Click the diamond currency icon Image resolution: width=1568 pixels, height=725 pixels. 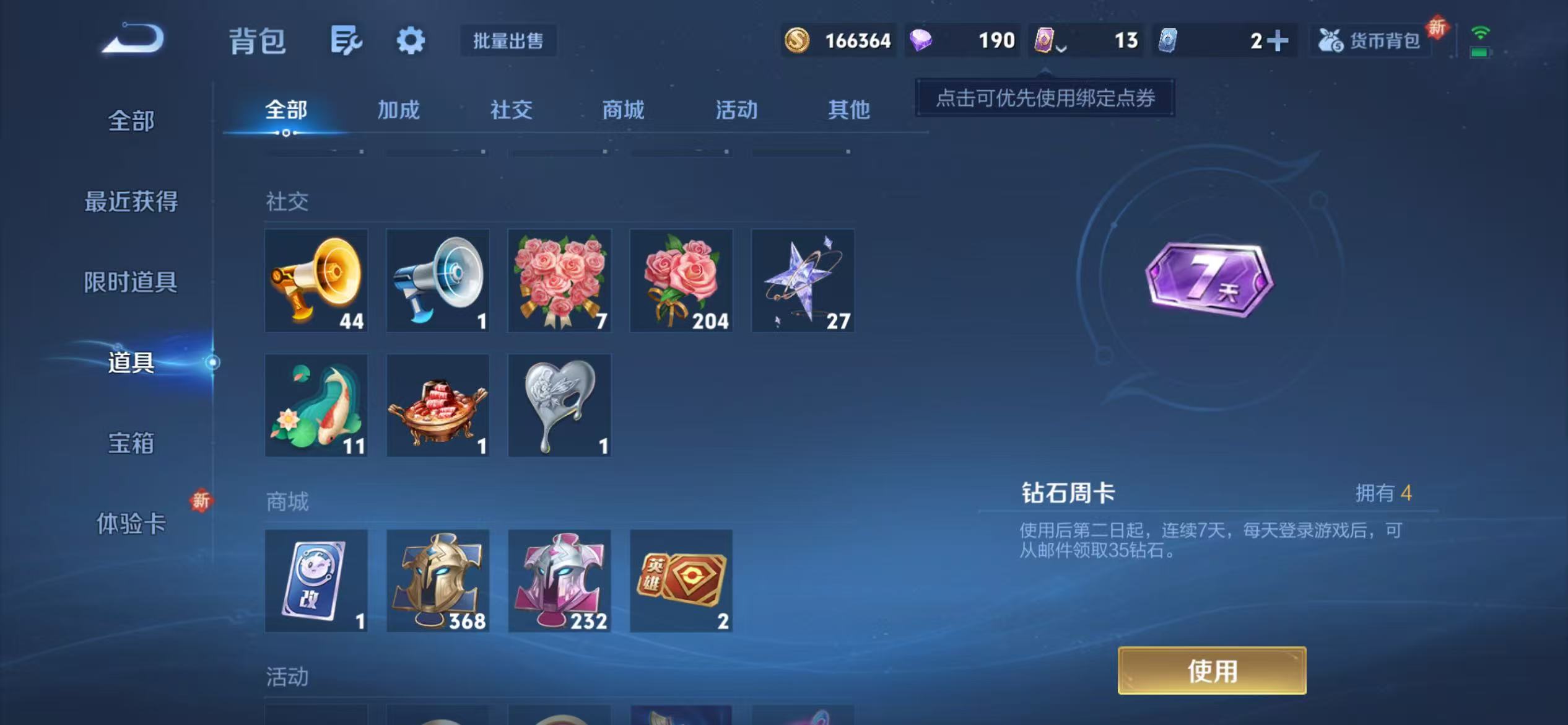coord(922,40)
